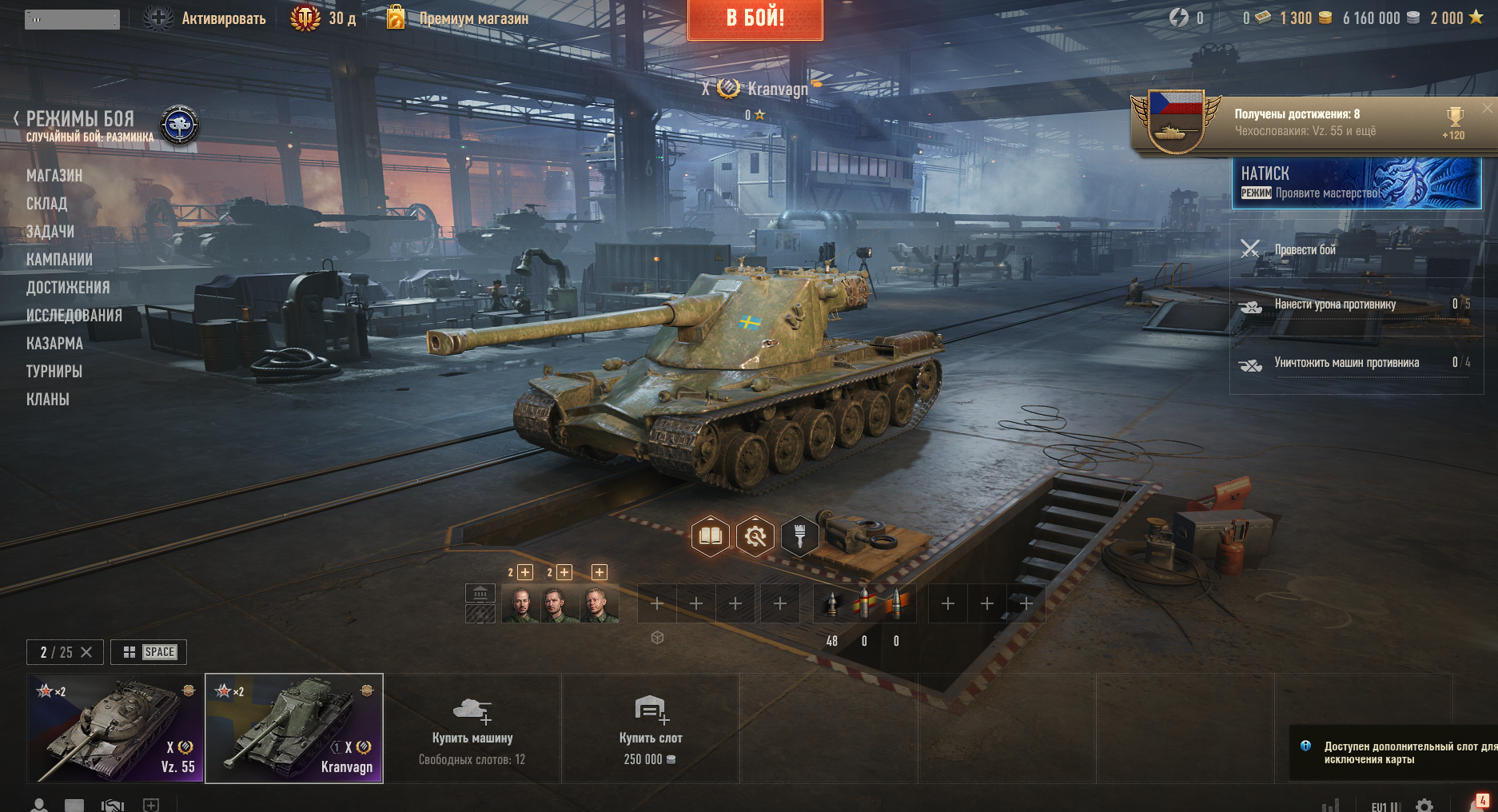Click the Активировать button in top bar
Image resolution: width=1498 pixels, height=812 pixels.
tap(205, 18)
